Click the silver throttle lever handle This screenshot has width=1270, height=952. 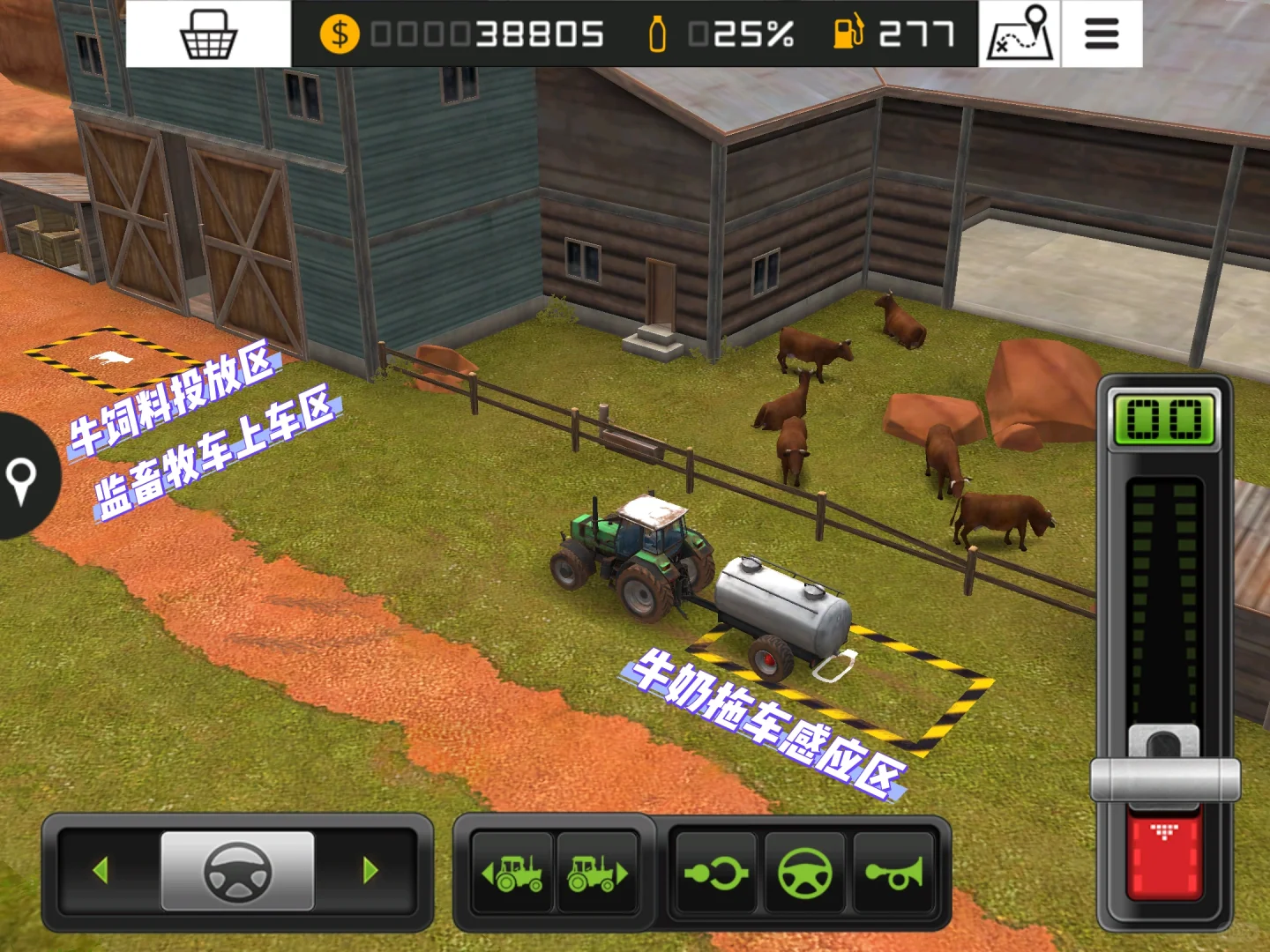click(x=1165, y=777)
